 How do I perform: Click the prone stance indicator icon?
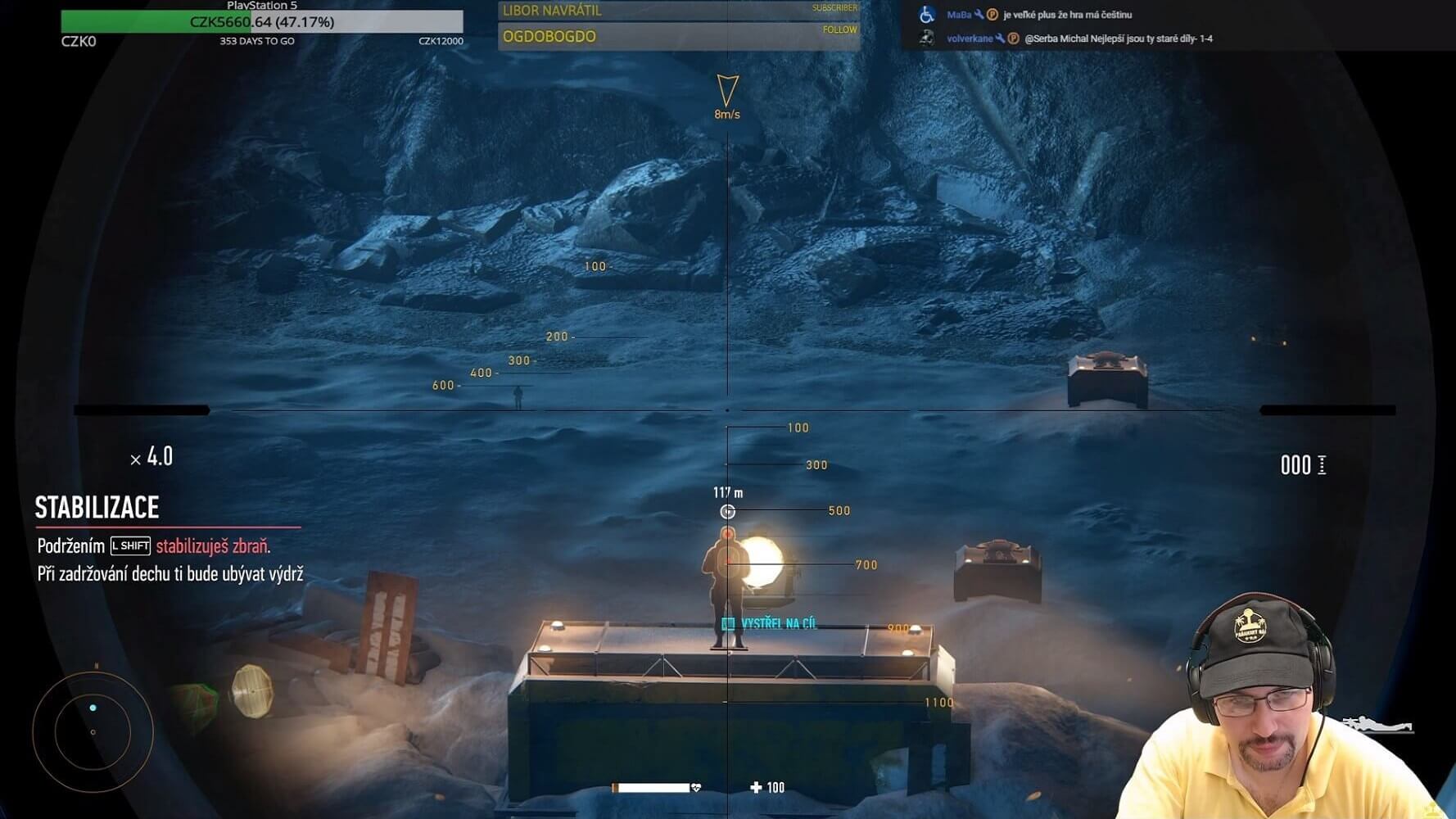point(1379,724)
